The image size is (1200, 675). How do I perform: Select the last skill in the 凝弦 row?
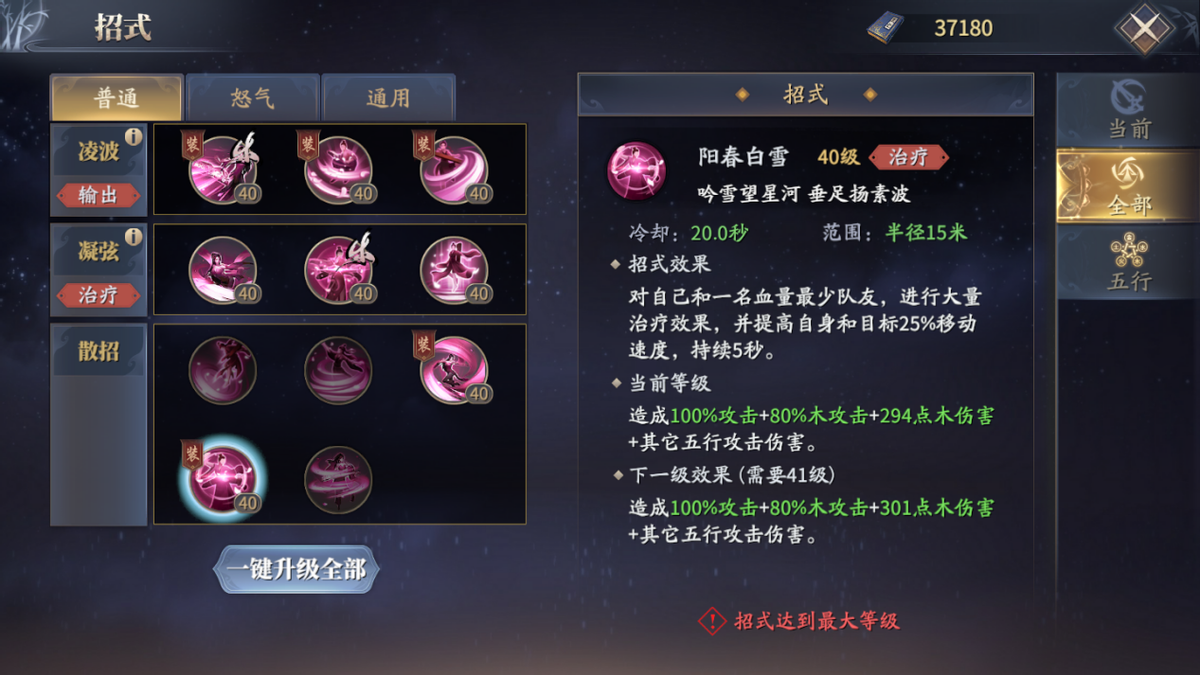coord(454,270)
